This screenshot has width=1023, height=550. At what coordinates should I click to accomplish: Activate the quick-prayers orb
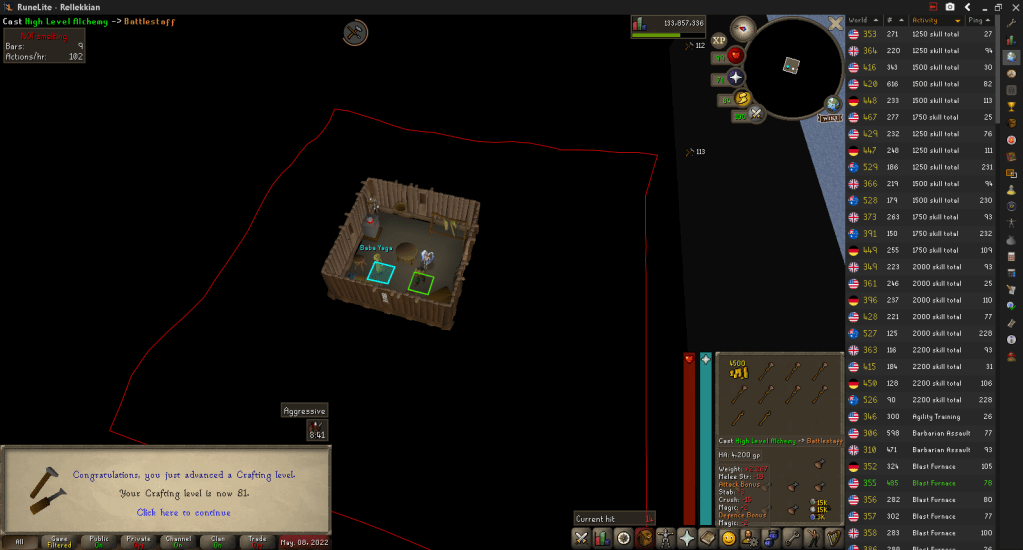point(736,77)
